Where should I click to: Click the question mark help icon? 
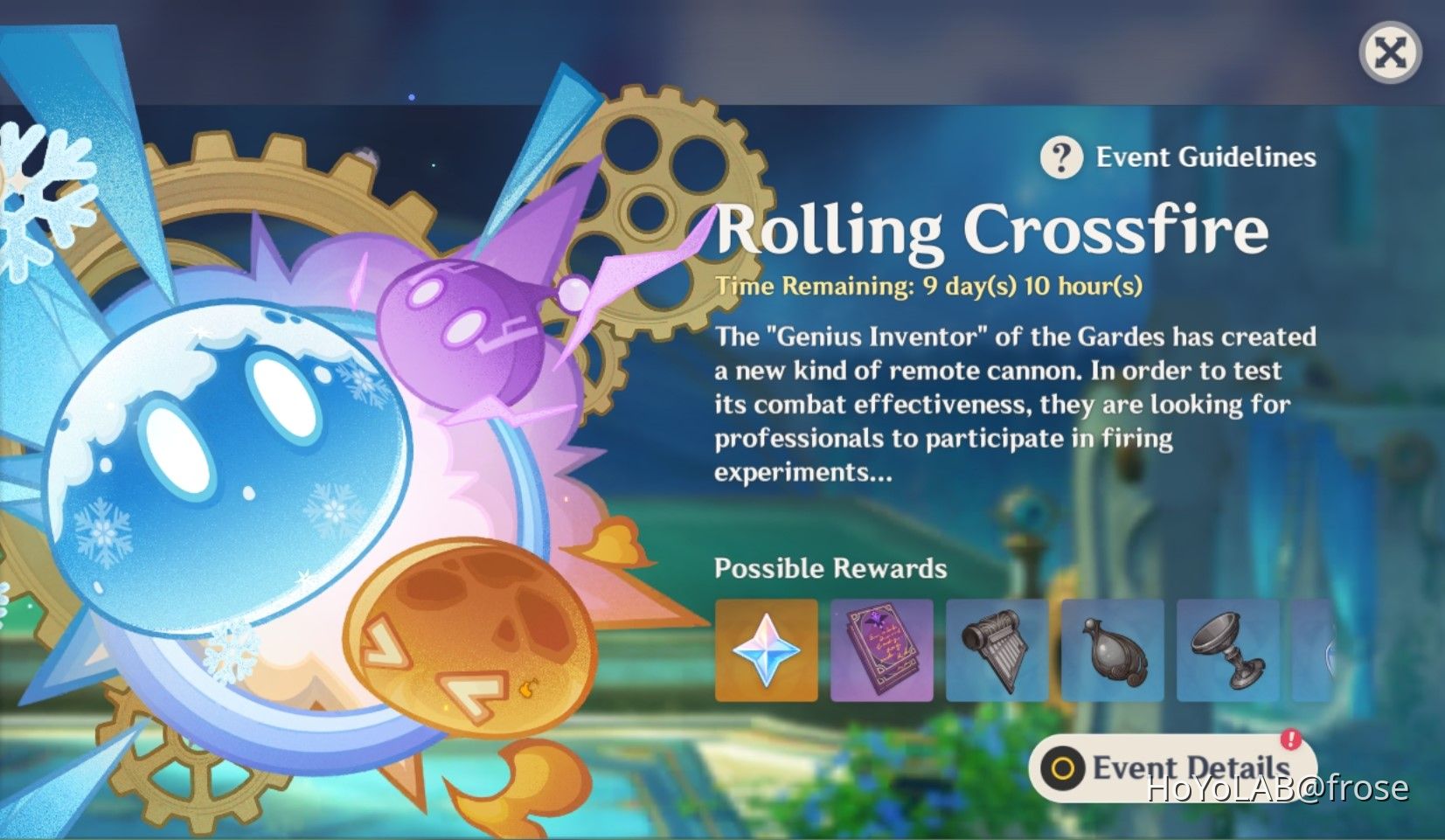point(1060,157)
